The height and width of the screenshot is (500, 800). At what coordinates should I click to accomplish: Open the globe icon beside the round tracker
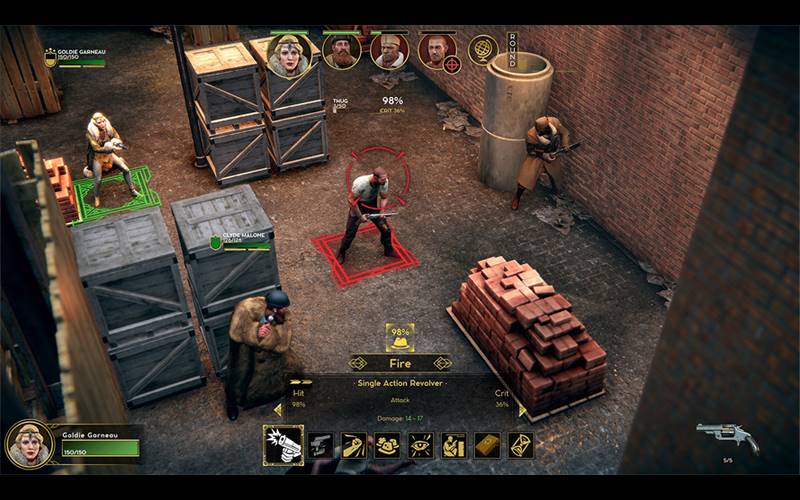[483, 49]
